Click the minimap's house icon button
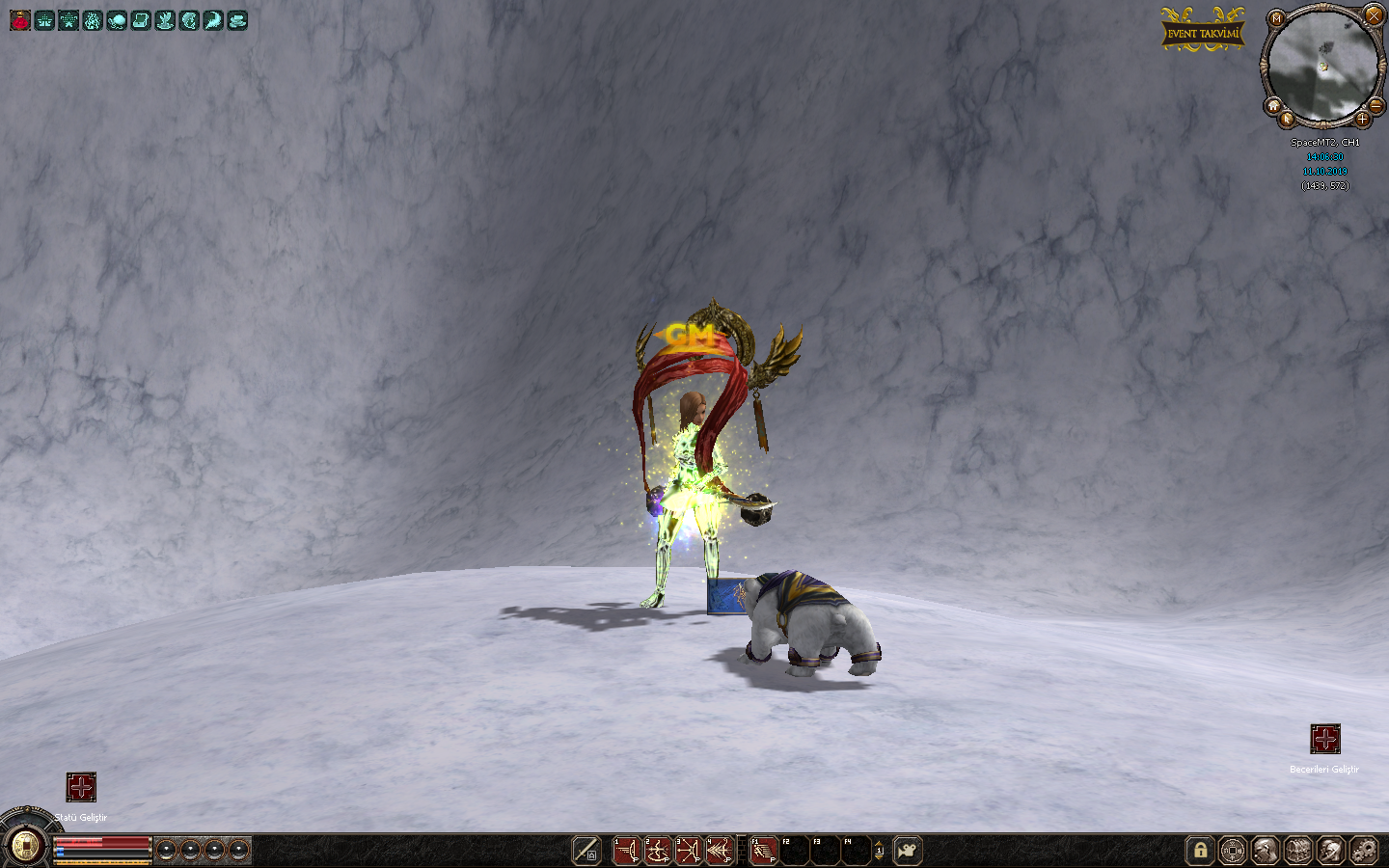The width and height of the screenshot is (1389, 868). [1273, 106]
